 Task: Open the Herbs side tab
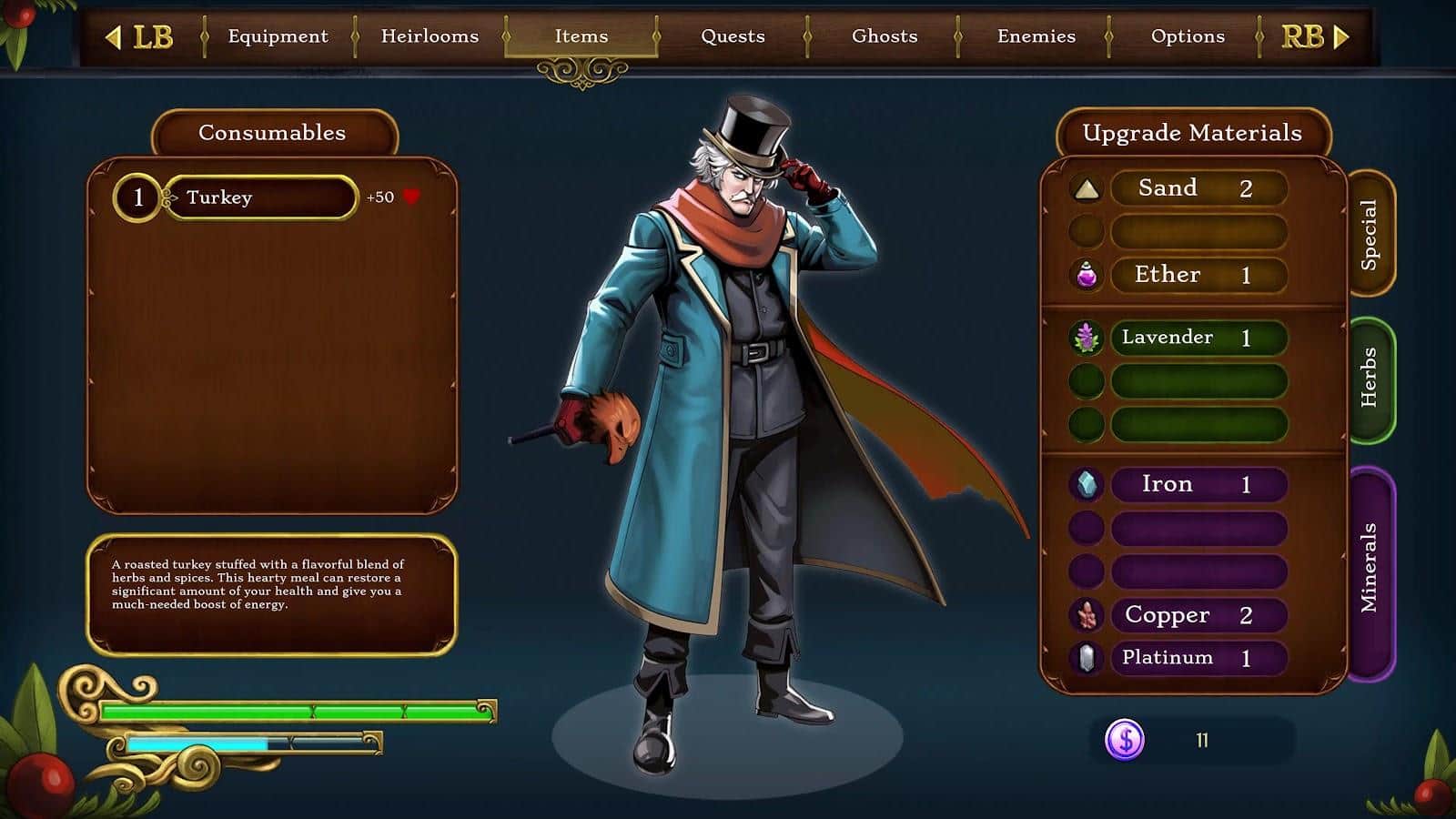click(x=1370, y=379)
